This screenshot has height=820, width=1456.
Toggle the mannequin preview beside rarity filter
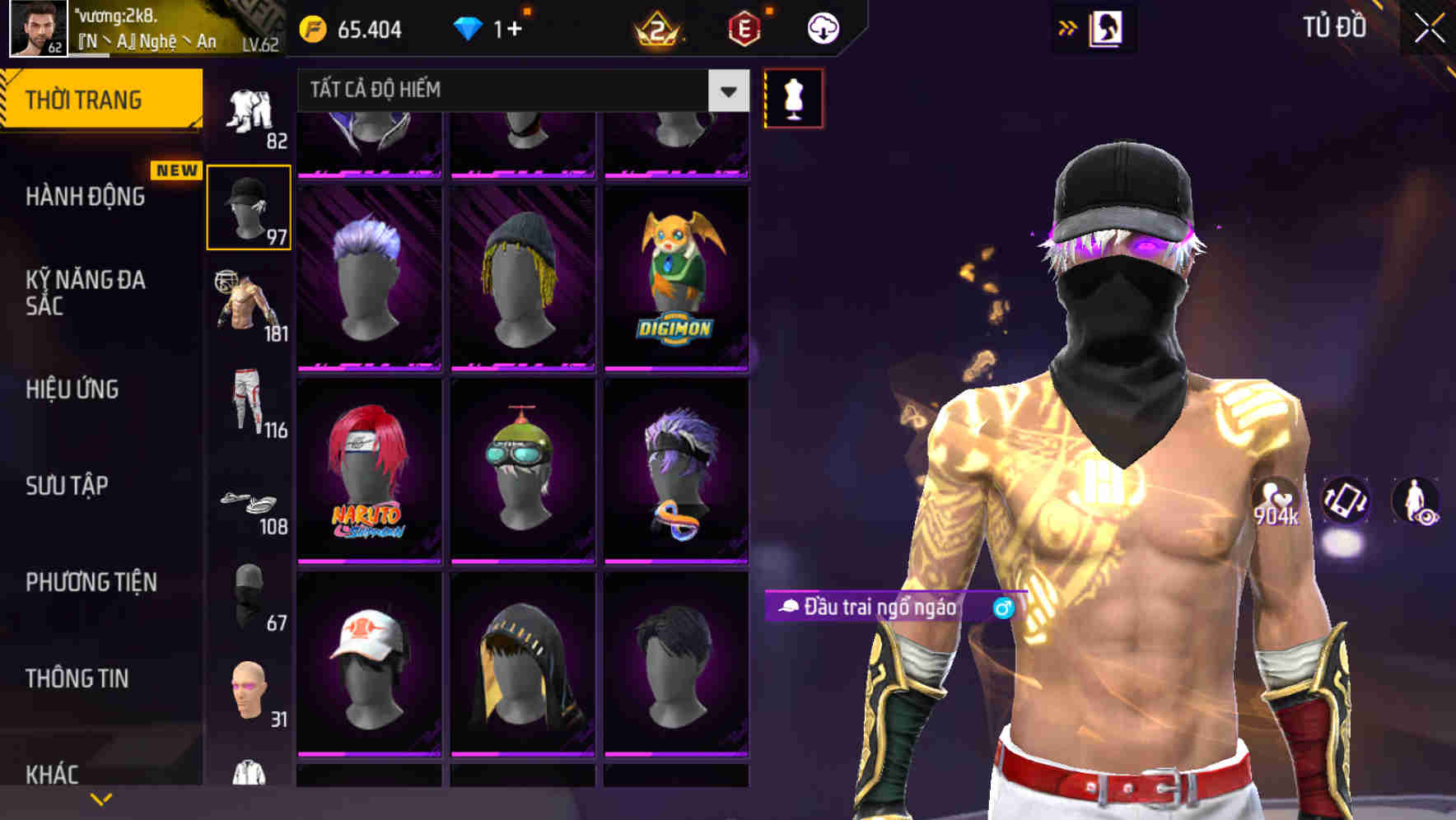[793, 97]
